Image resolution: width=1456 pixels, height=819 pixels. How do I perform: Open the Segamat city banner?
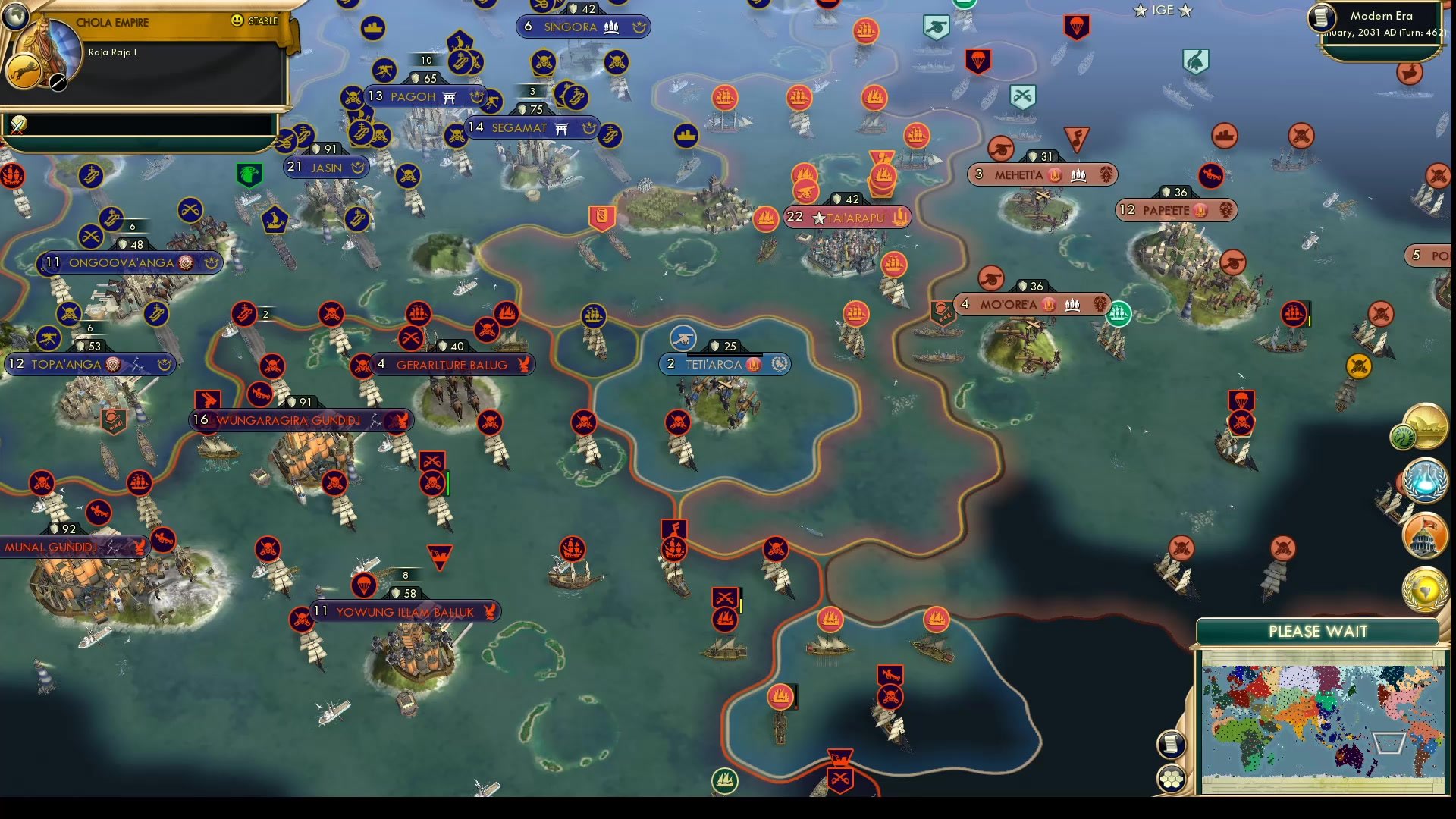click(531, 127)
